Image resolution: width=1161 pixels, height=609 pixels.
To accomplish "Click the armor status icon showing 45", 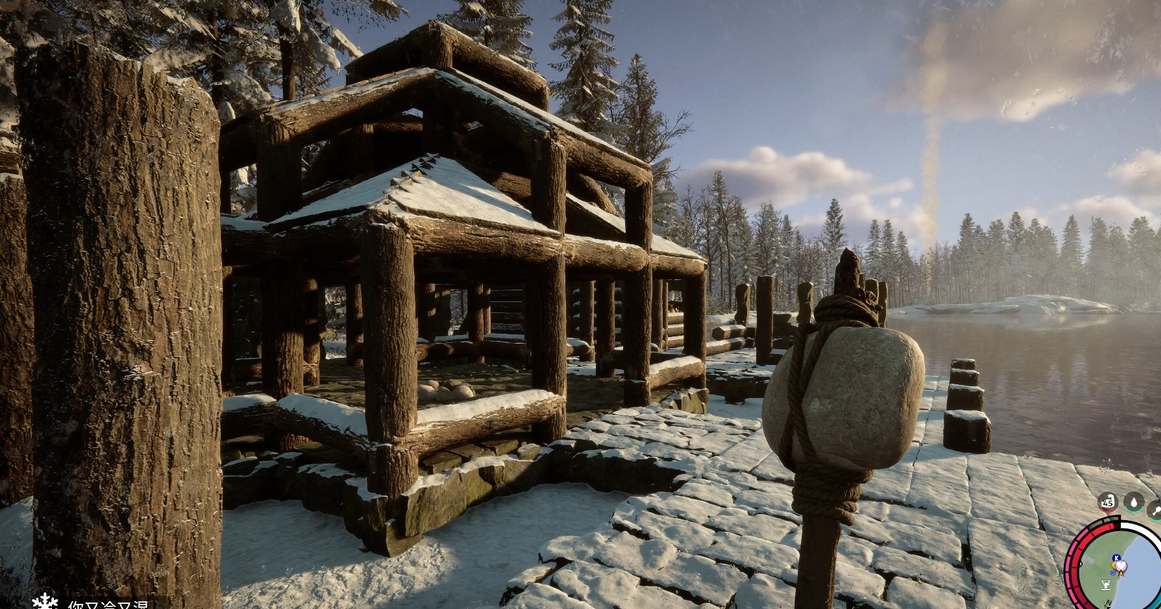I will (x=1107, y=502).
